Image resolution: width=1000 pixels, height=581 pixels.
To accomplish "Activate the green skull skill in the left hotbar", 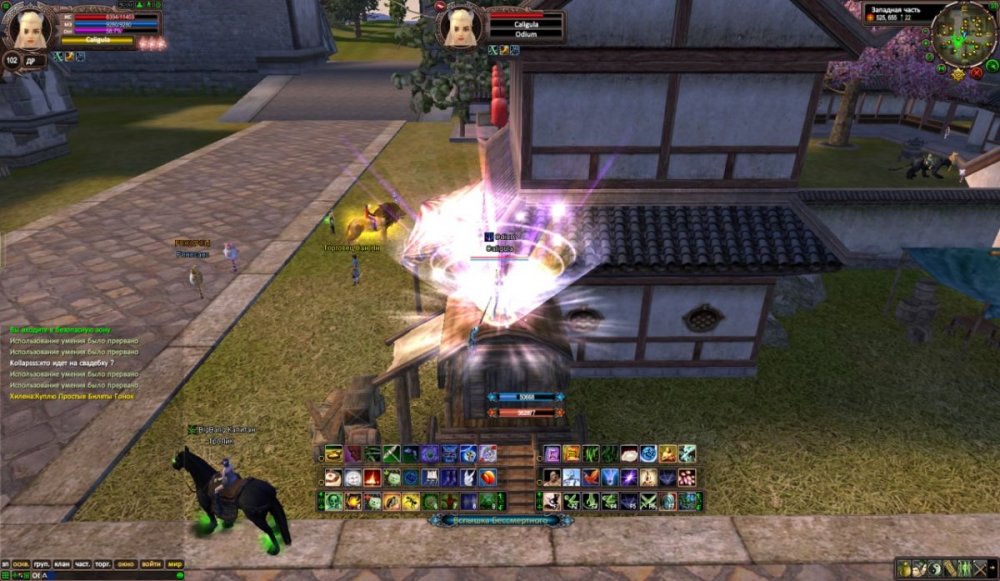I will click(x=331, y=502).
